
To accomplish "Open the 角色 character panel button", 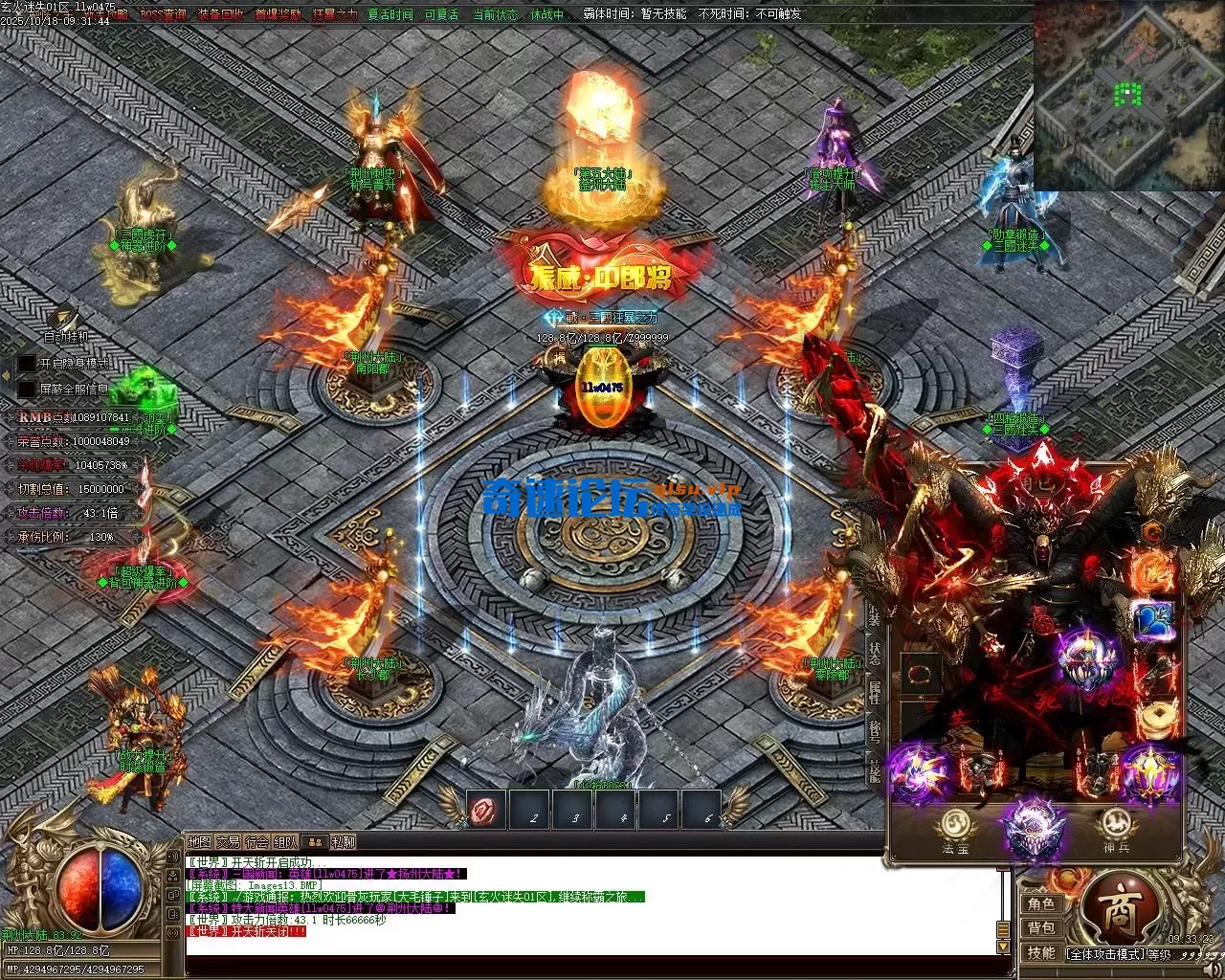I will pos(1041,904).
